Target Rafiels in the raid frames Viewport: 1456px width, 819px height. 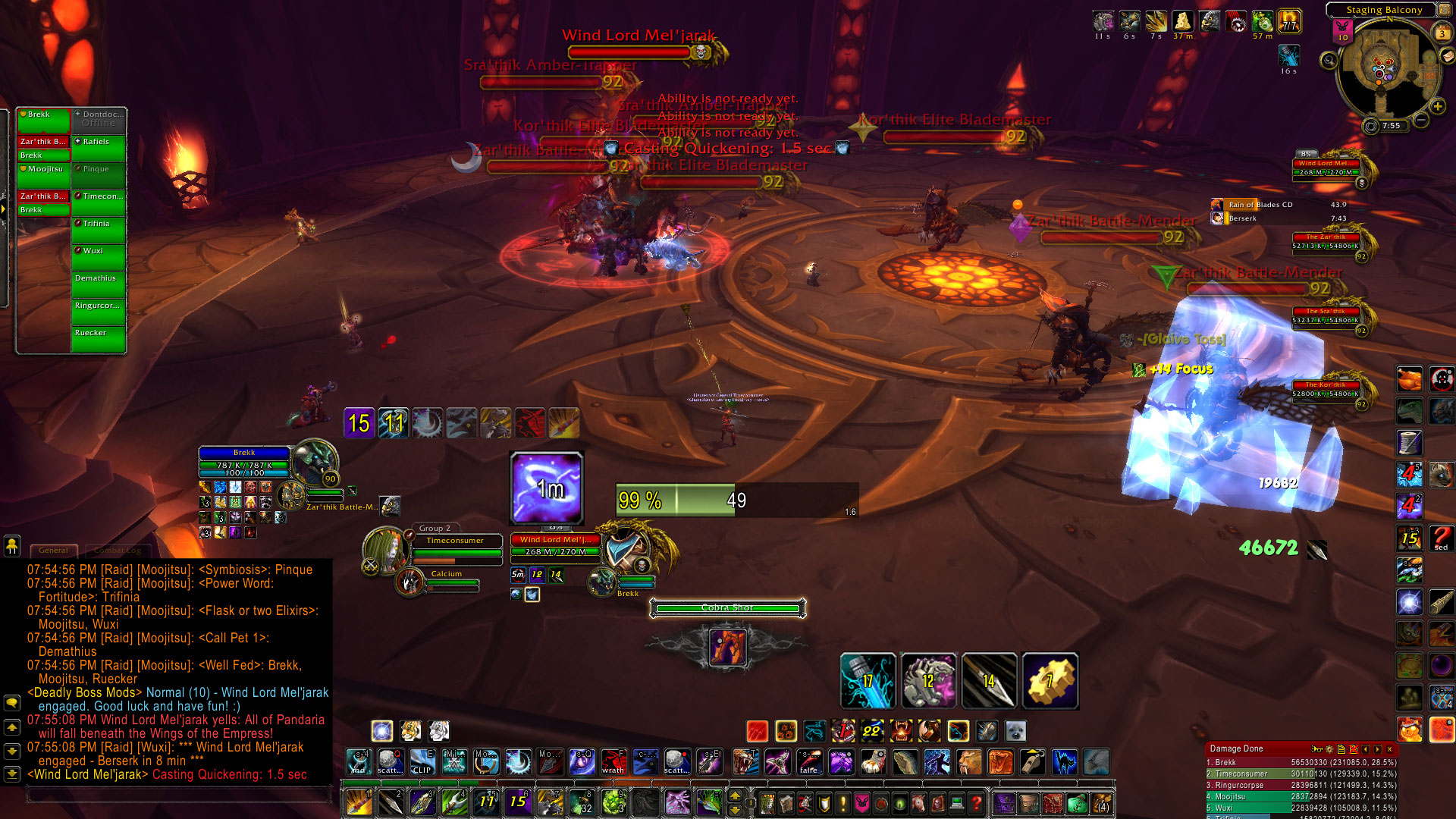(x=99, y=149)
